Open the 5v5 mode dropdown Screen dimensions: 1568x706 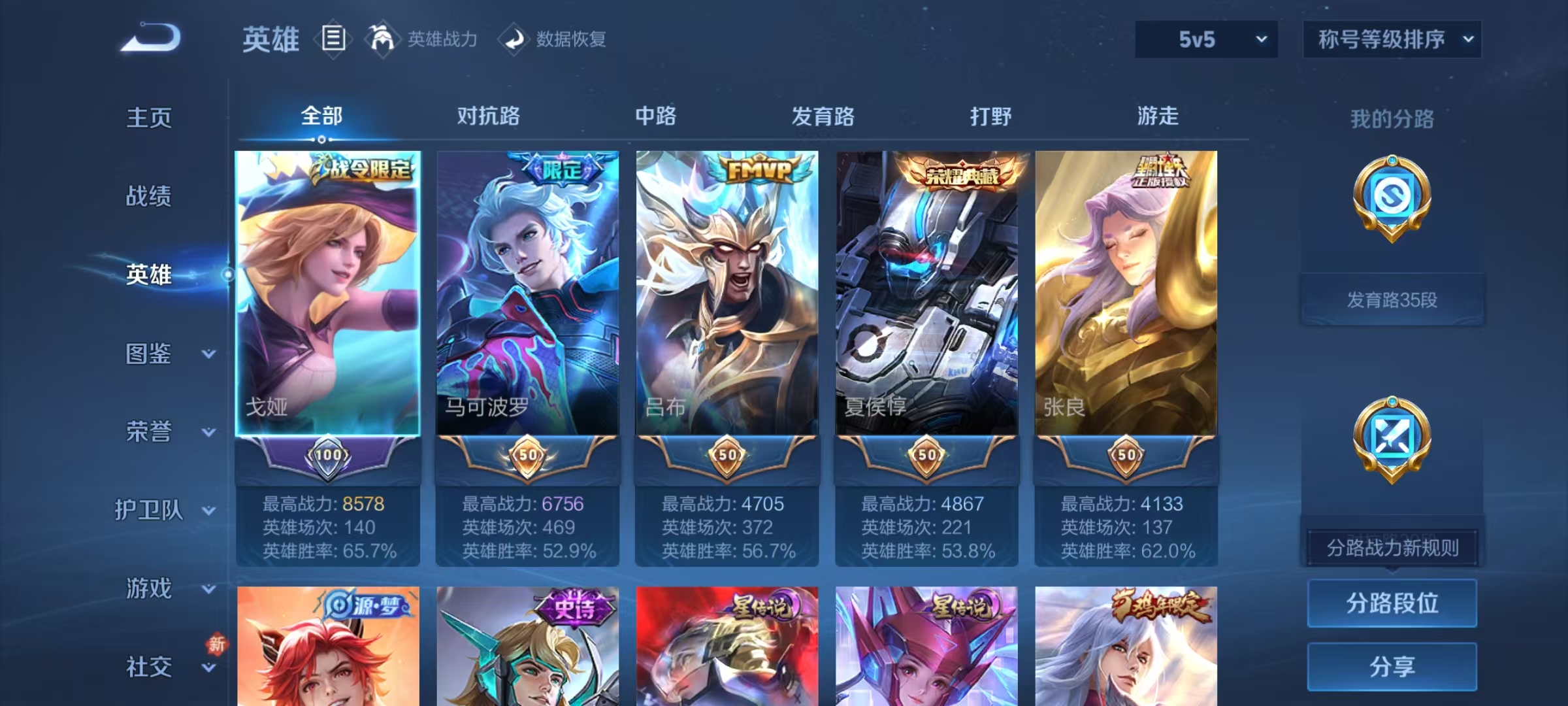coord(1205,39)
